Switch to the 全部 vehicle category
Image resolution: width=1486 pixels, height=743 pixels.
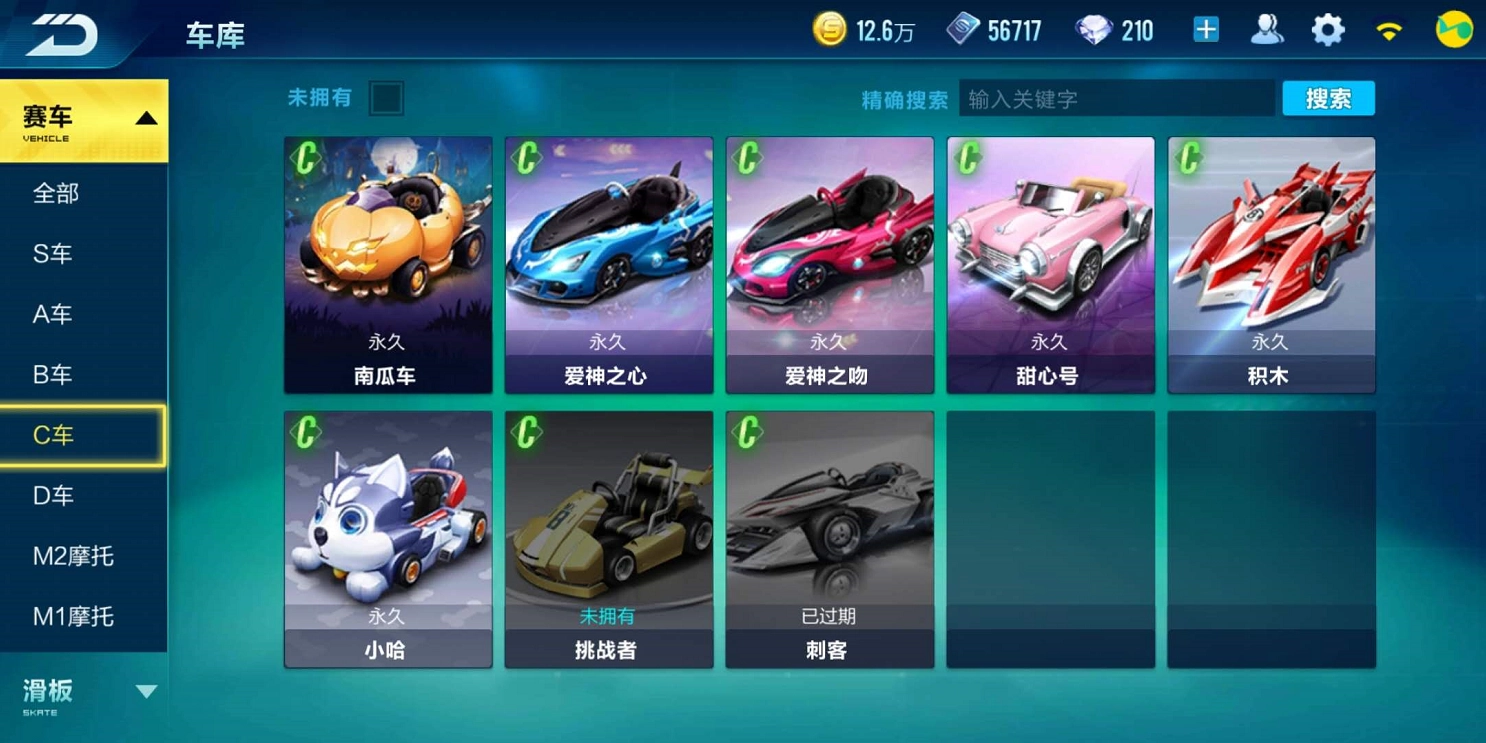tap(56, 194)
